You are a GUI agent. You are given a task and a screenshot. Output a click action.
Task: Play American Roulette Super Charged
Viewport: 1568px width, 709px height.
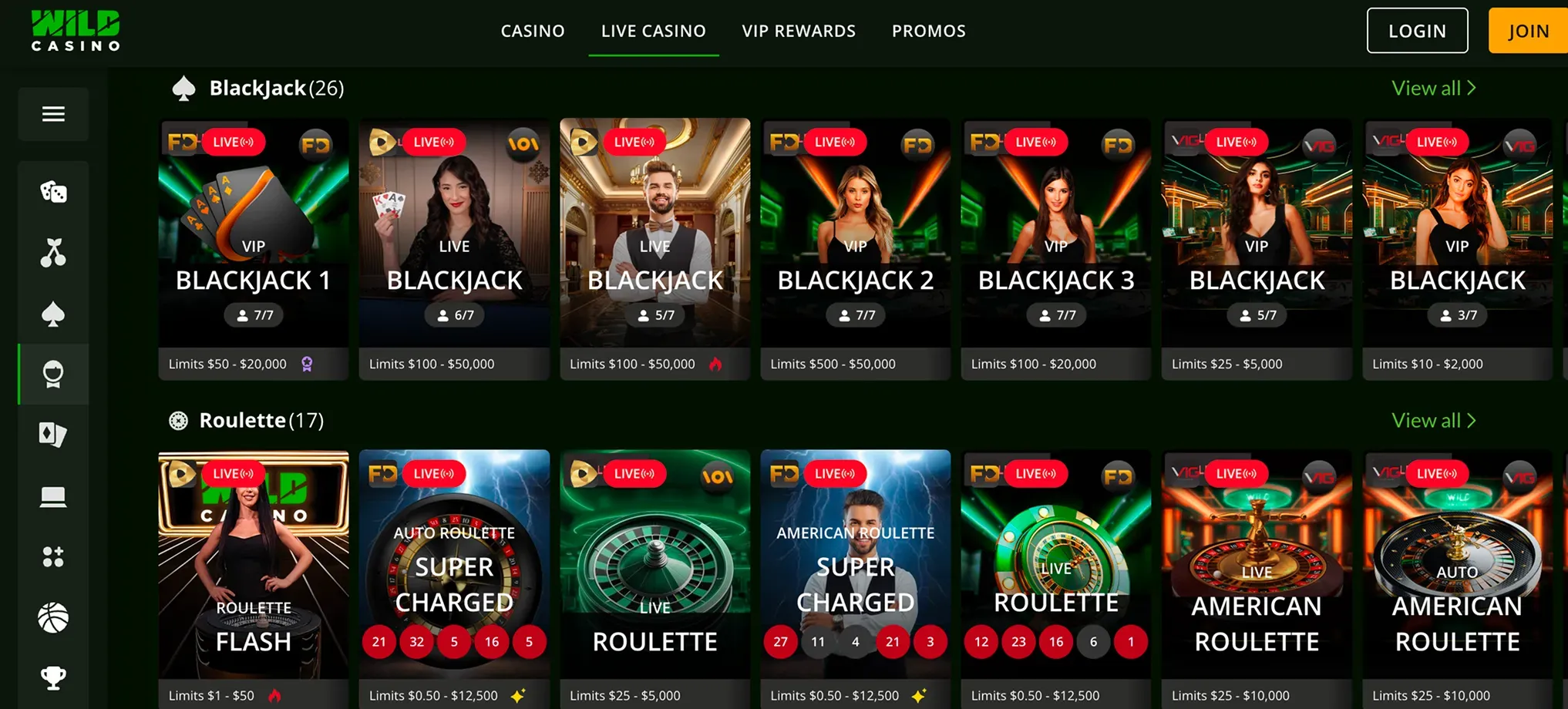[855, 578]
